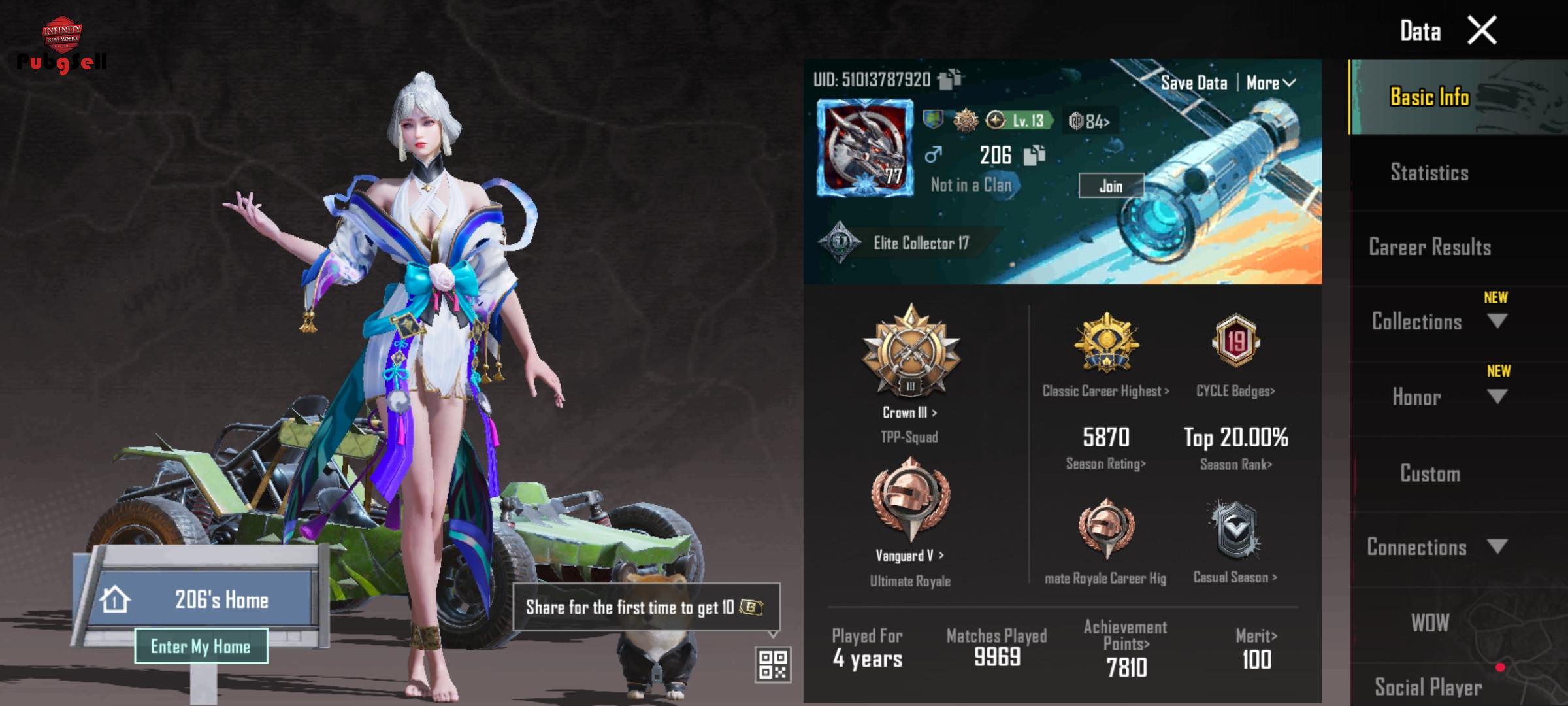This screenshot has height=706, width=1568.
Task: Click the Save Data button
Action: [x=1194, y=83]
